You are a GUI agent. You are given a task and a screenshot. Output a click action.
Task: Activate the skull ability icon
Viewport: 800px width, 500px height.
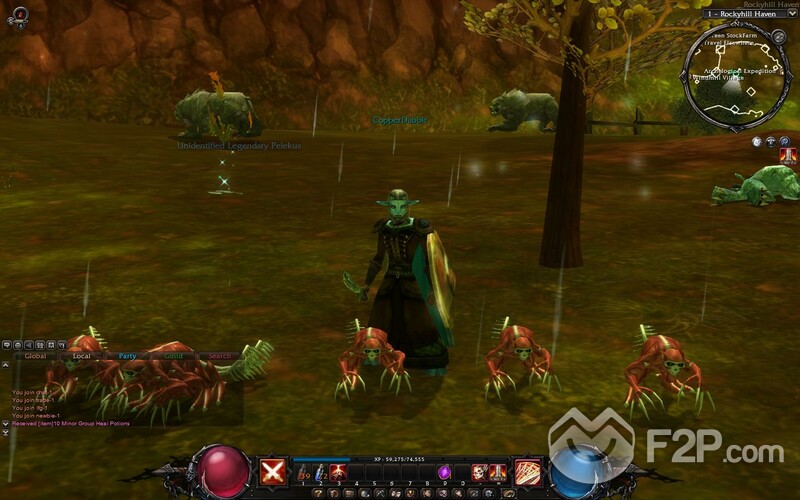point(479,472)
